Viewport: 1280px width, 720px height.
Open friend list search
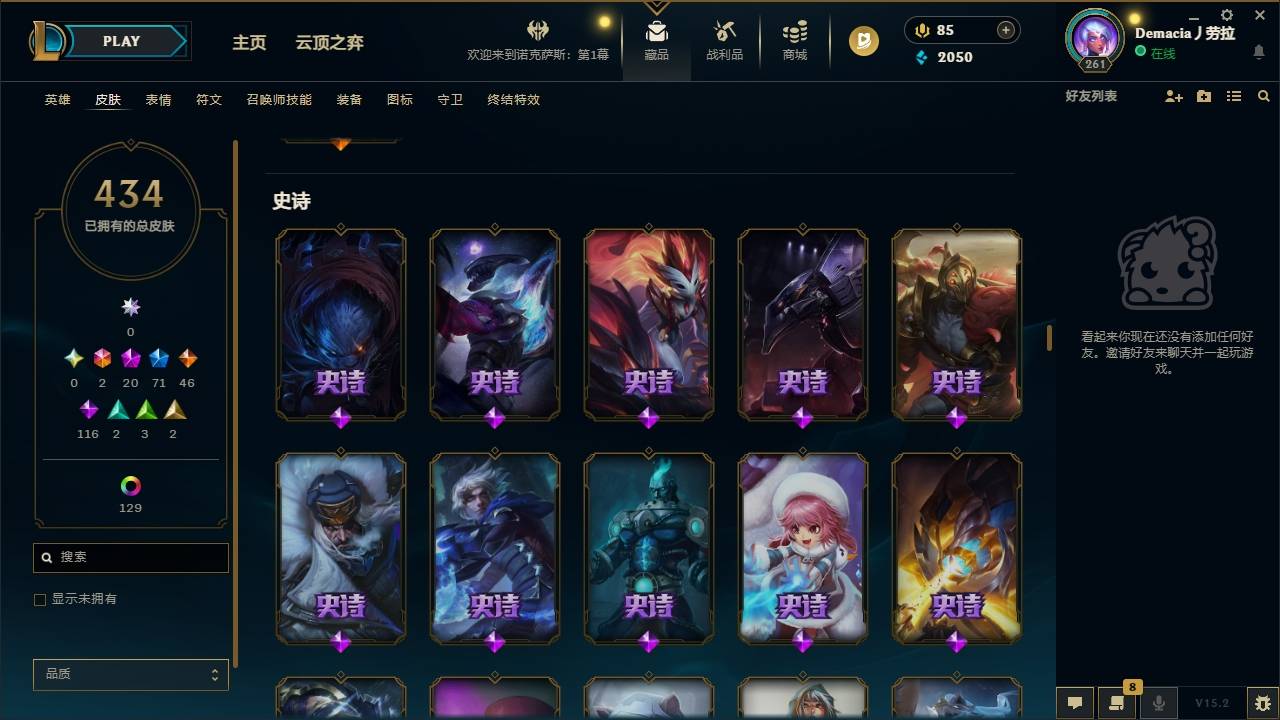point(1264,96)
